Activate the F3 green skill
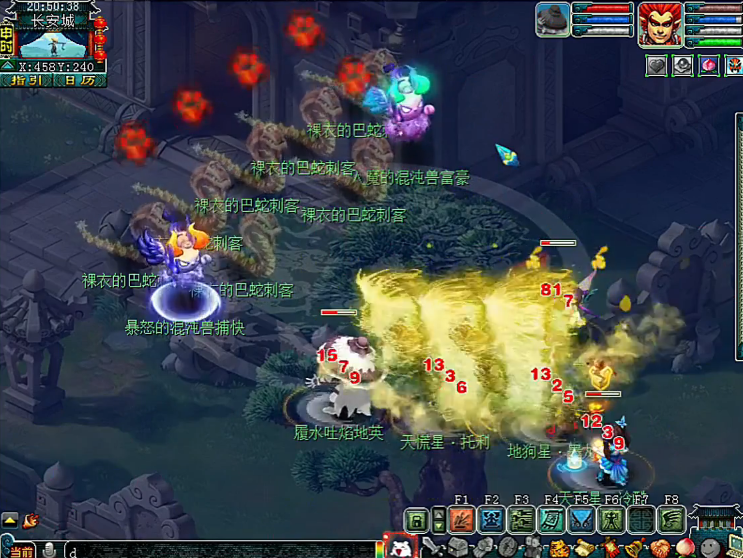This screenshot has width=743, height=558. point(521,520)
